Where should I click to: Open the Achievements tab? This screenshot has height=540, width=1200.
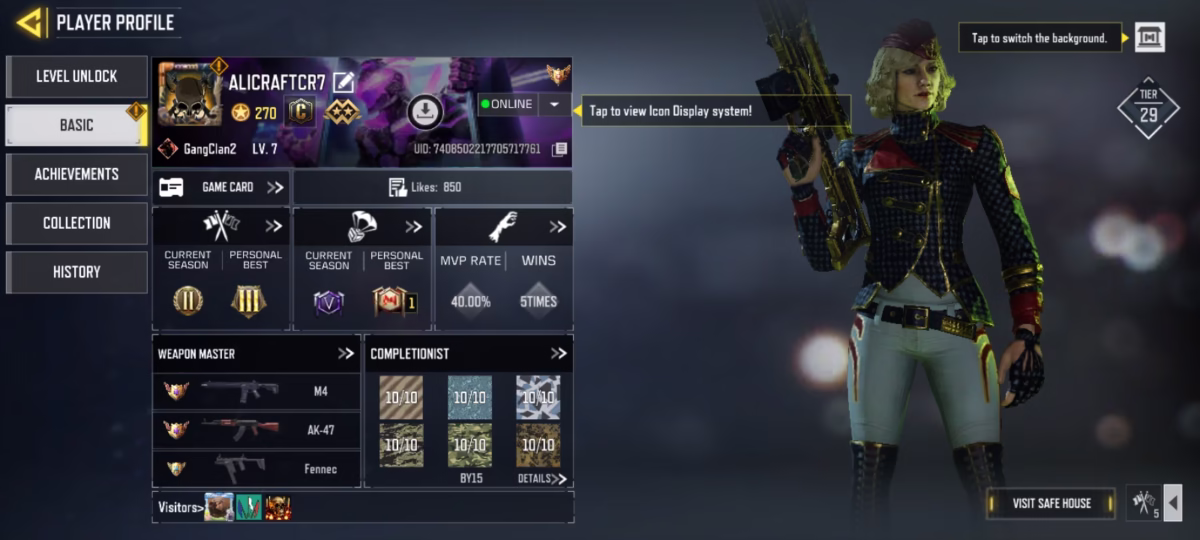click(x=77, y=174)
